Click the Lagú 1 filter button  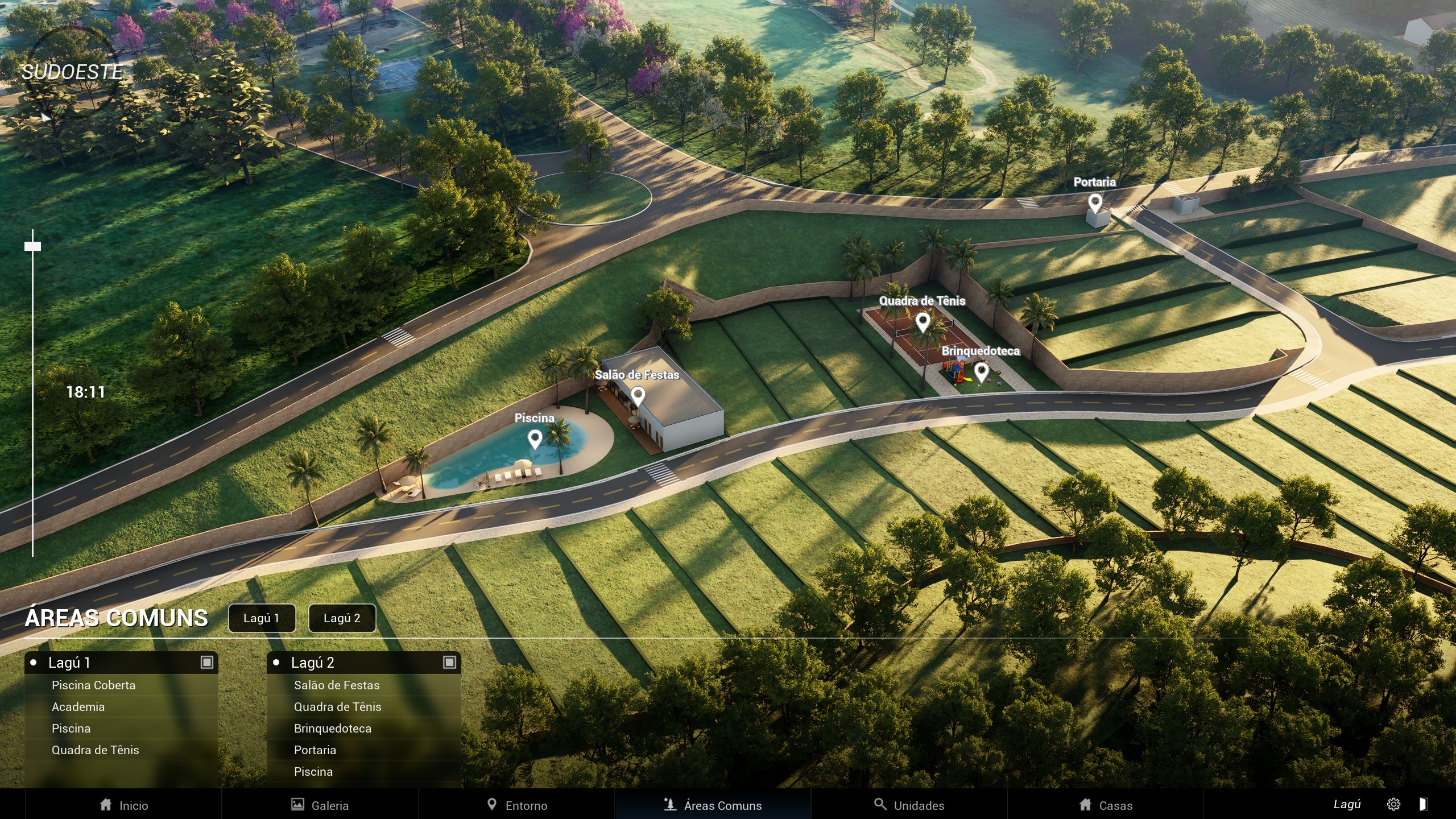(262, 618)
